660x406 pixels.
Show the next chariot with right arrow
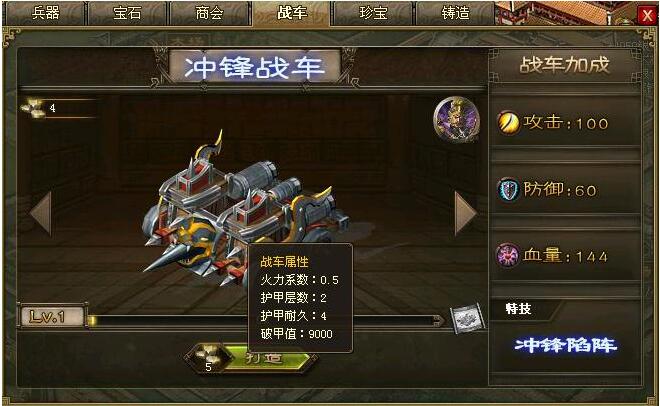pyautogui.click(x=465, y=213)
